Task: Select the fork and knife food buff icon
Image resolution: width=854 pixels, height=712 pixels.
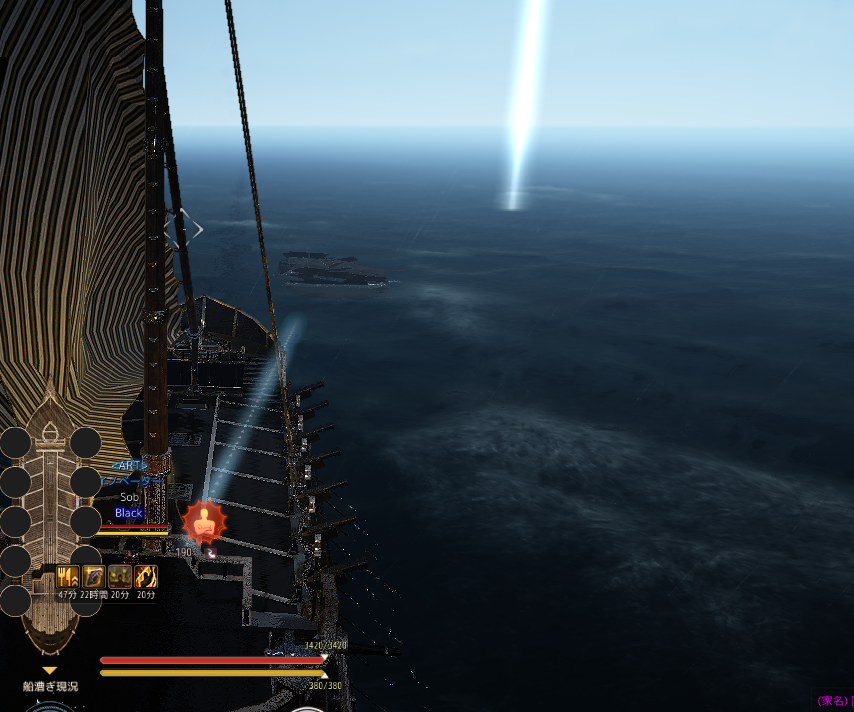Action: [x=68, y=577]
